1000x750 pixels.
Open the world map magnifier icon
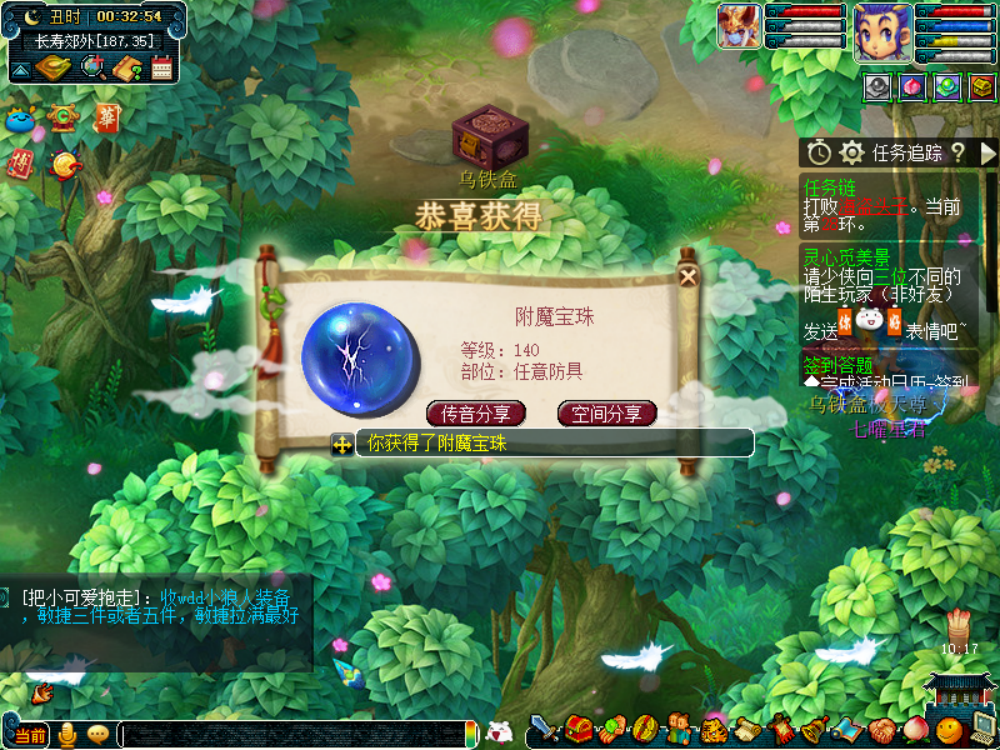click(x=93, y=68)
